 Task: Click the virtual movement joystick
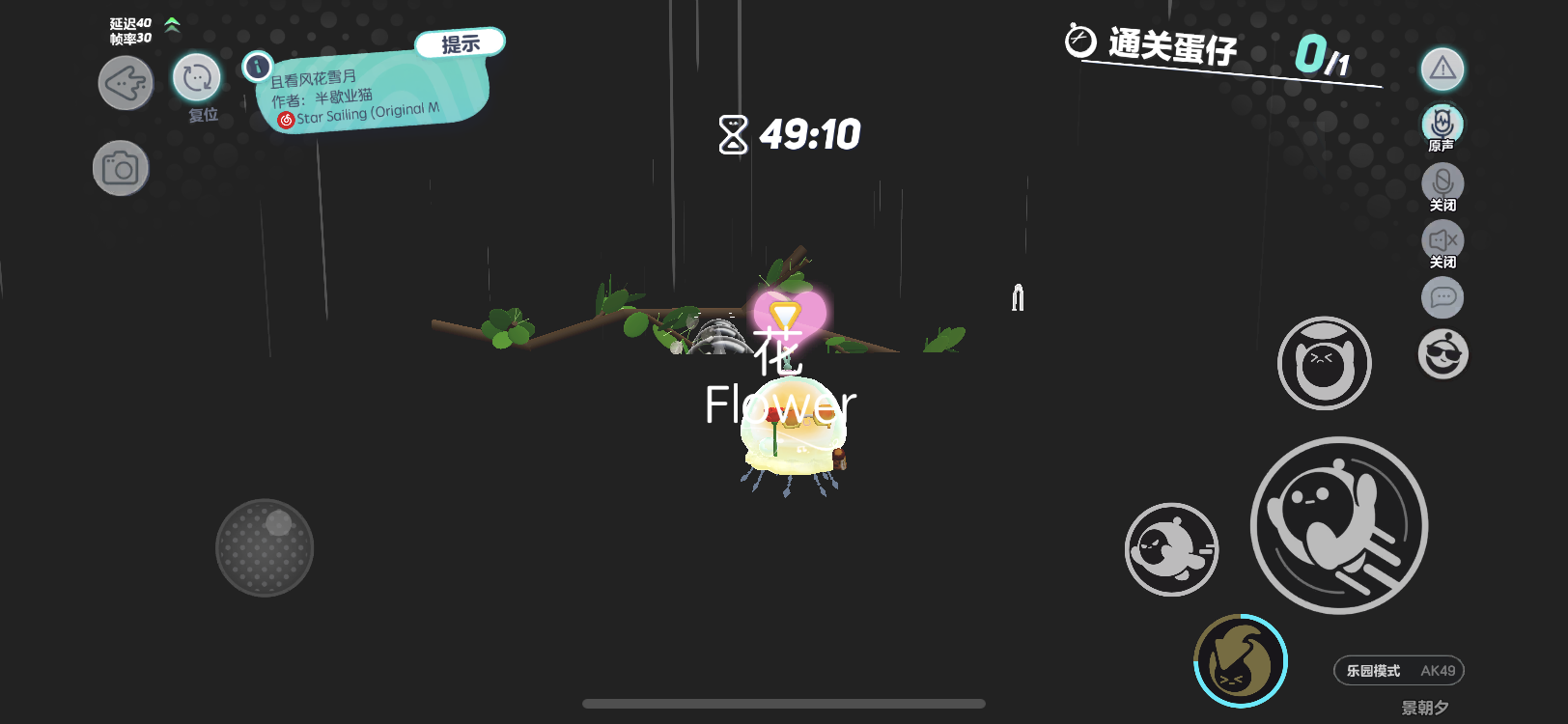pos(265,547)
